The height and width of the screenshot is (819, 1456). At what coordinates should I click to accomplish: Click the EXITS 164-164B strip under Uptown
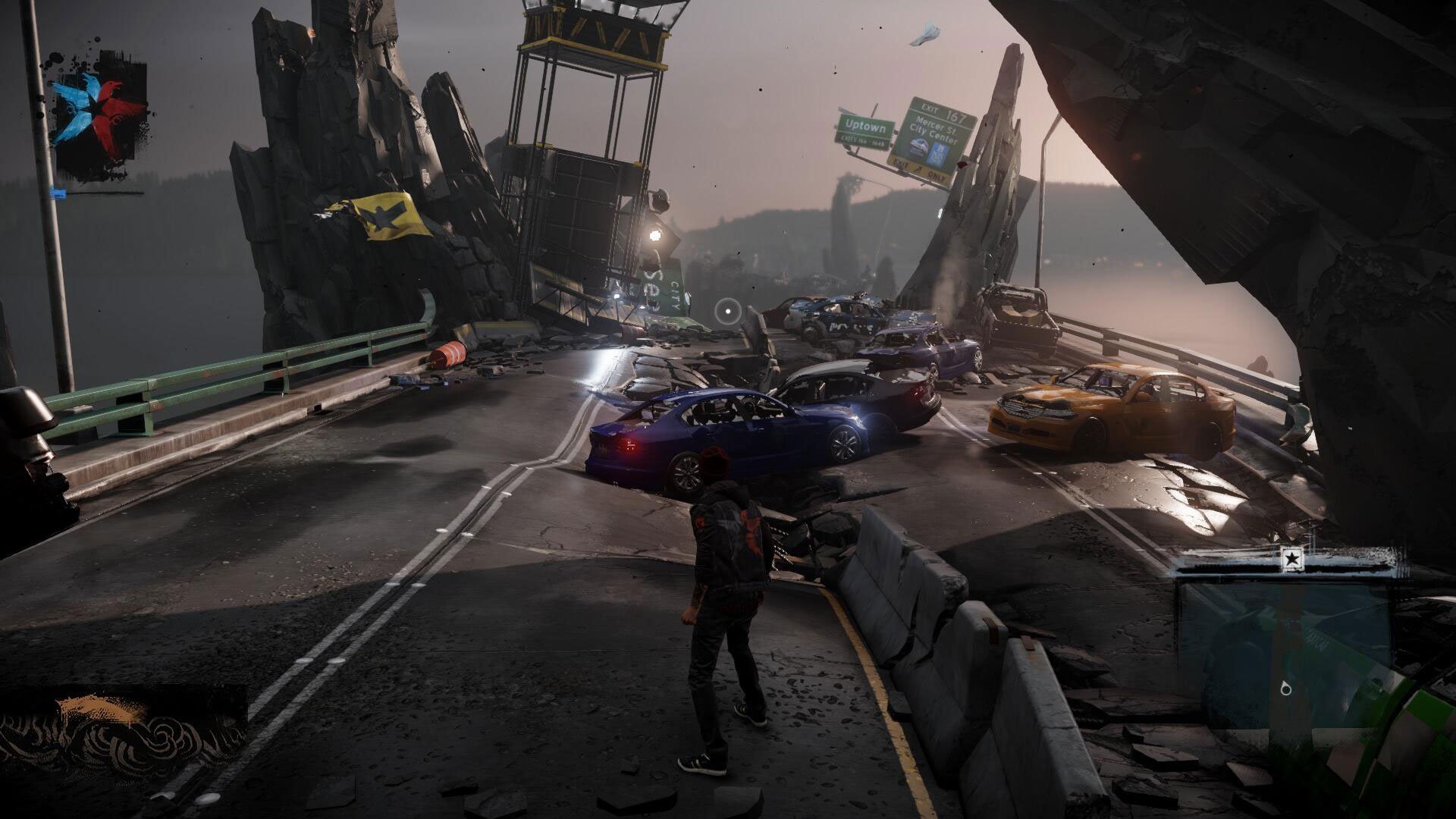click(862, 142)
